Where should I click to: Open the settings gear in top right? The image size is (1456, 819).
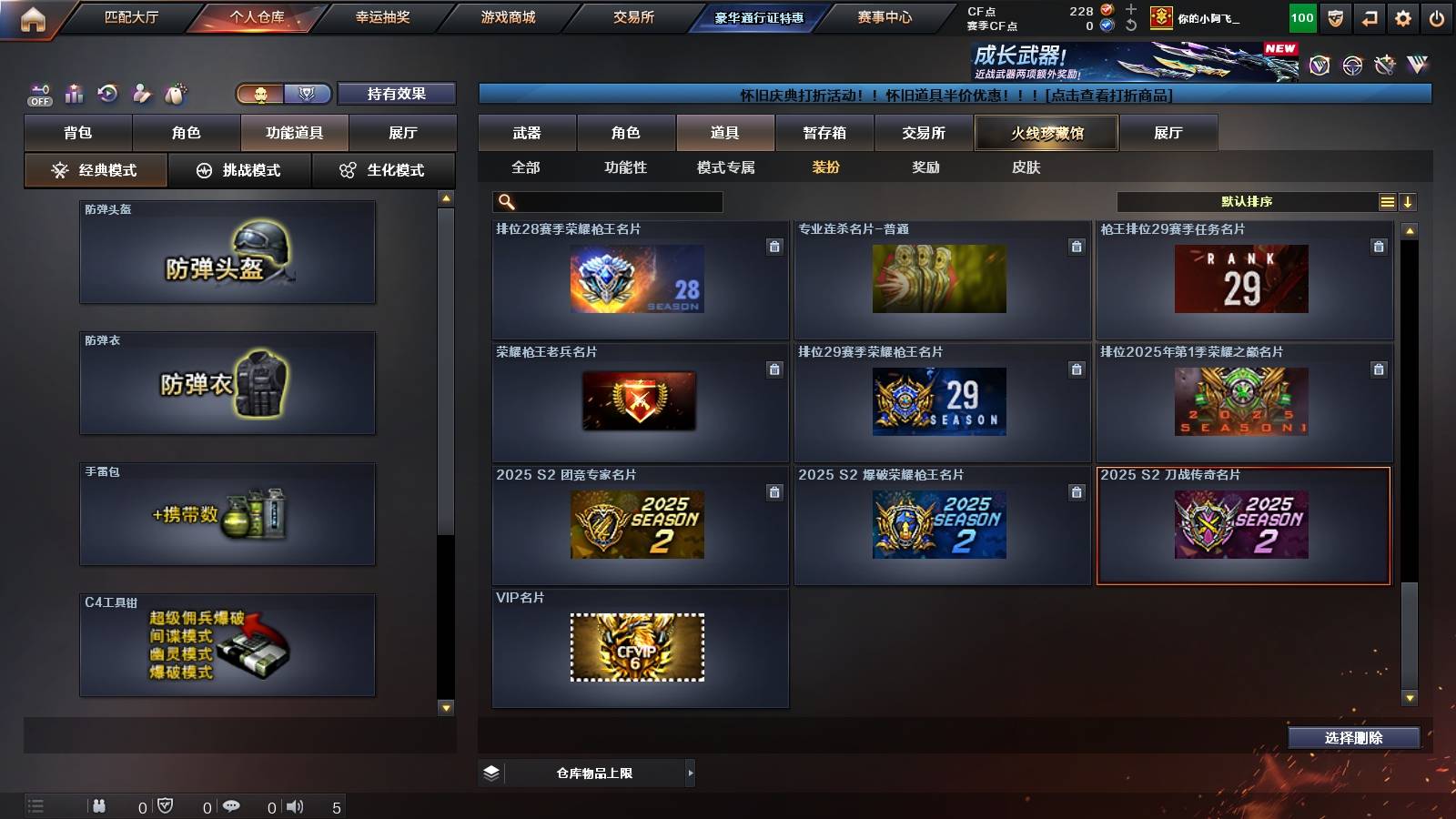click(x=1402, y=16)
